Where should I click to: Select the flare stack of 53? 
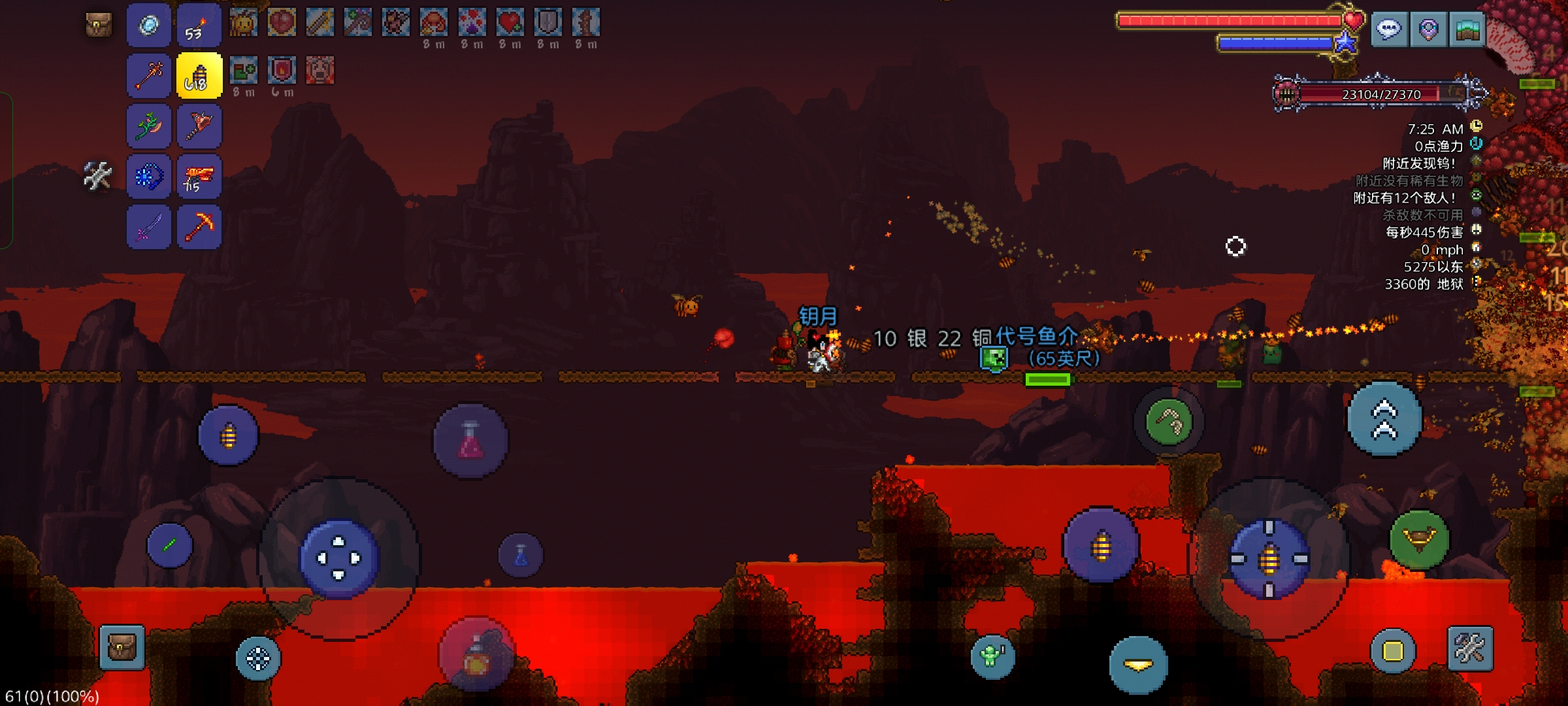click(199, 26)
